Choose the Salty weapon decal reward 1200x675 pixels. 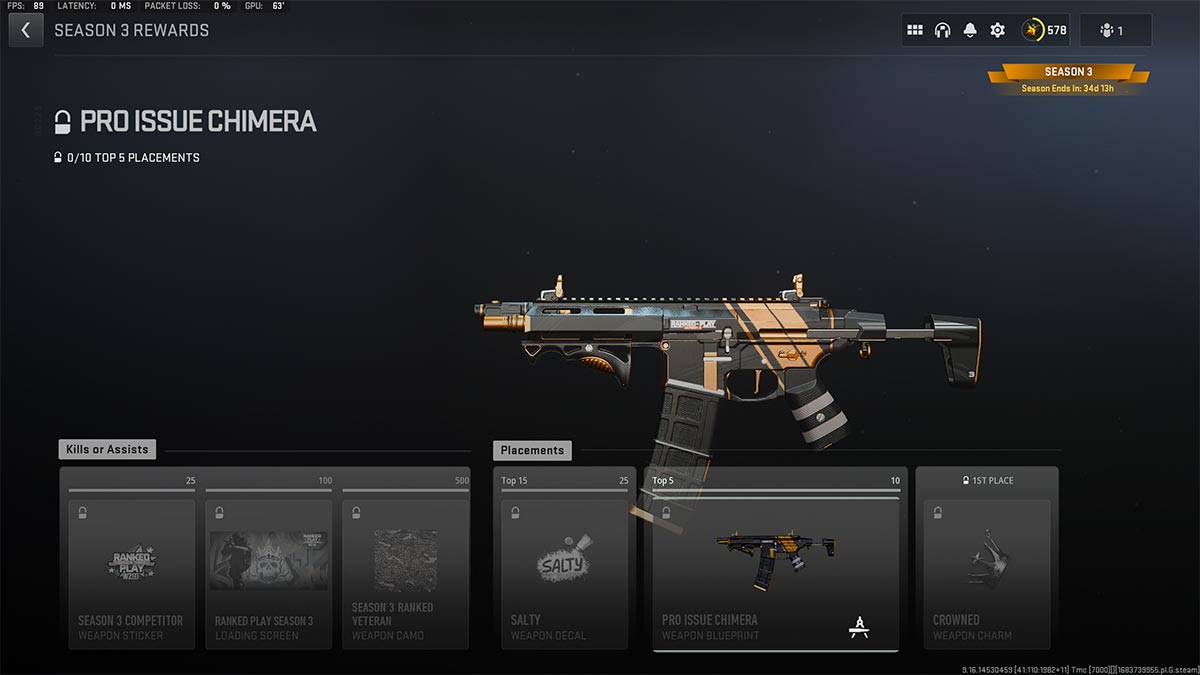[x=565, y=573]
